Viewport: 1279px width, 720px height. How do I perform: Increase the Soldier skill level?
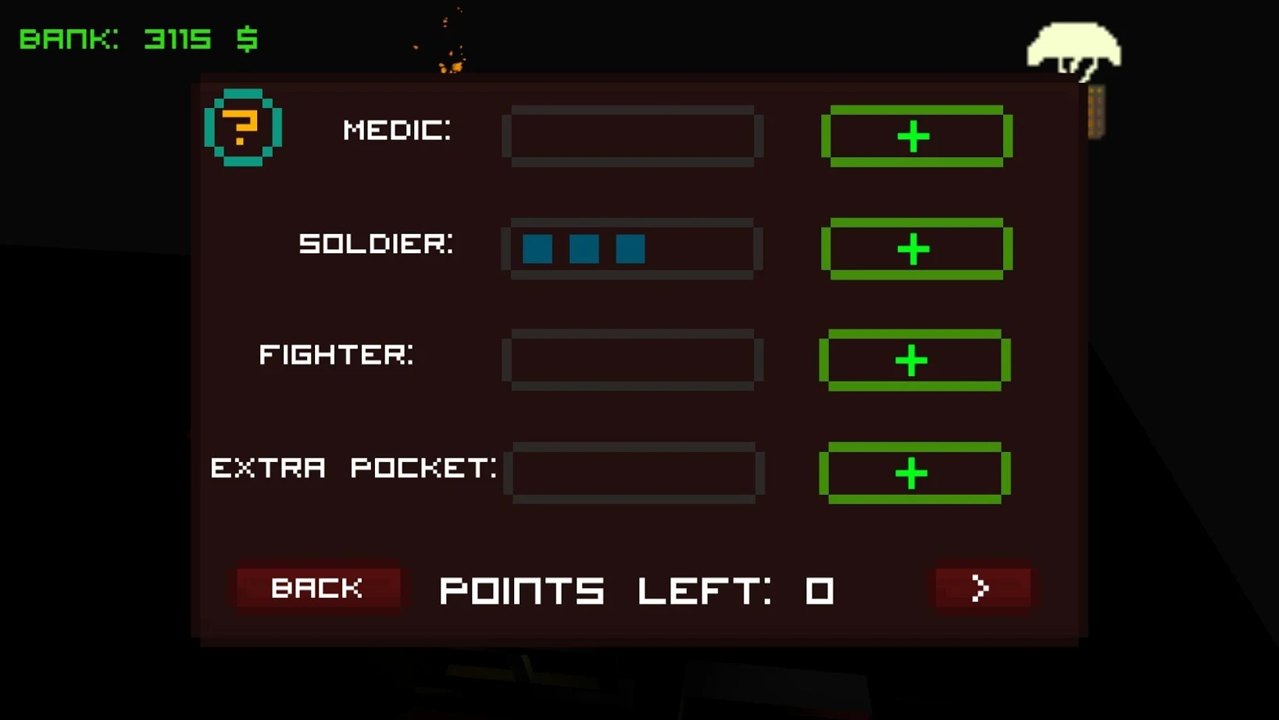(x=916, y=248)
